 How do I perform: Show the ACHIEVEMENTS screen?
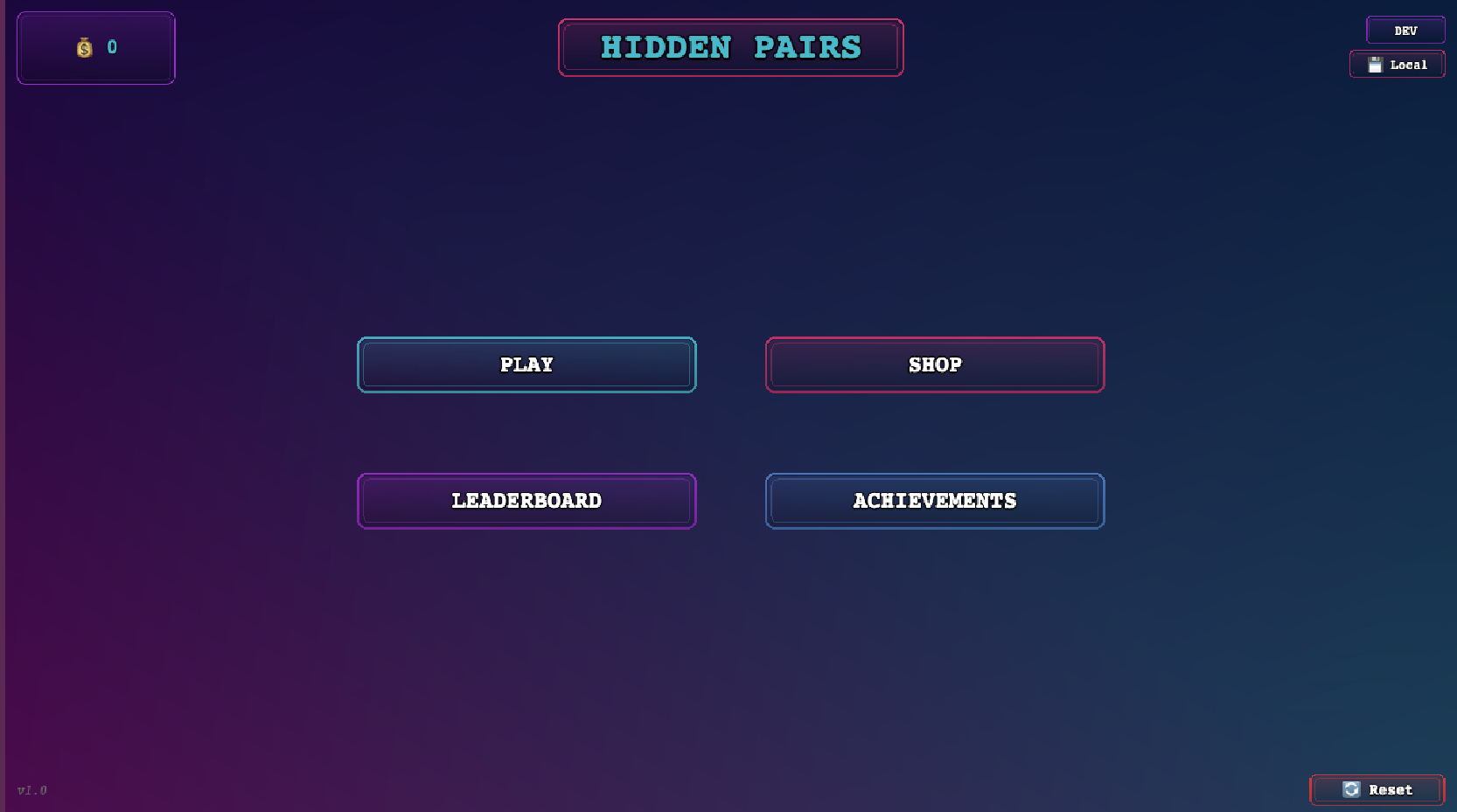click(x=935, y=501)
